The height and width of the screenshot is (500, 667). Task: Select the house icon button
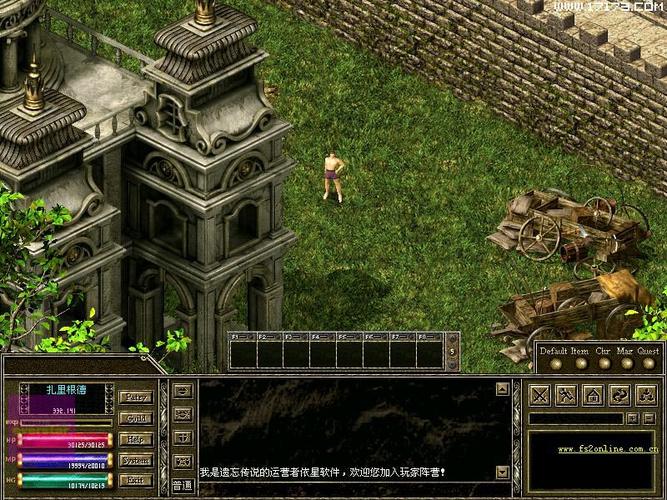[x=593, y=394]
